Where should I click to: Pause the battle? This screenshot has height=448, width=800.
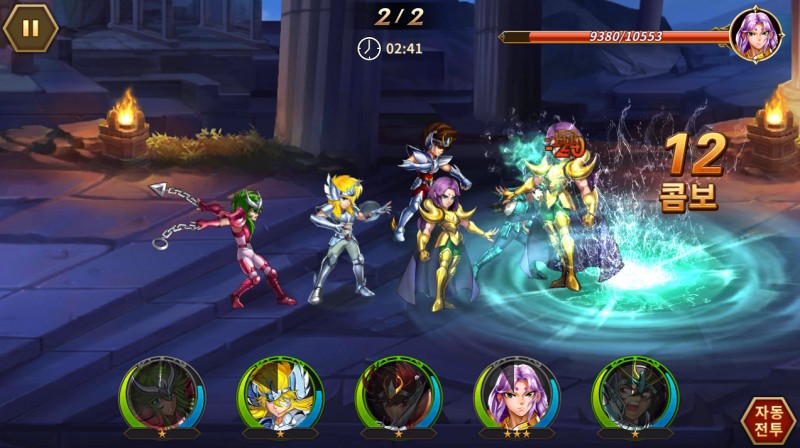[x=31, y=28]
